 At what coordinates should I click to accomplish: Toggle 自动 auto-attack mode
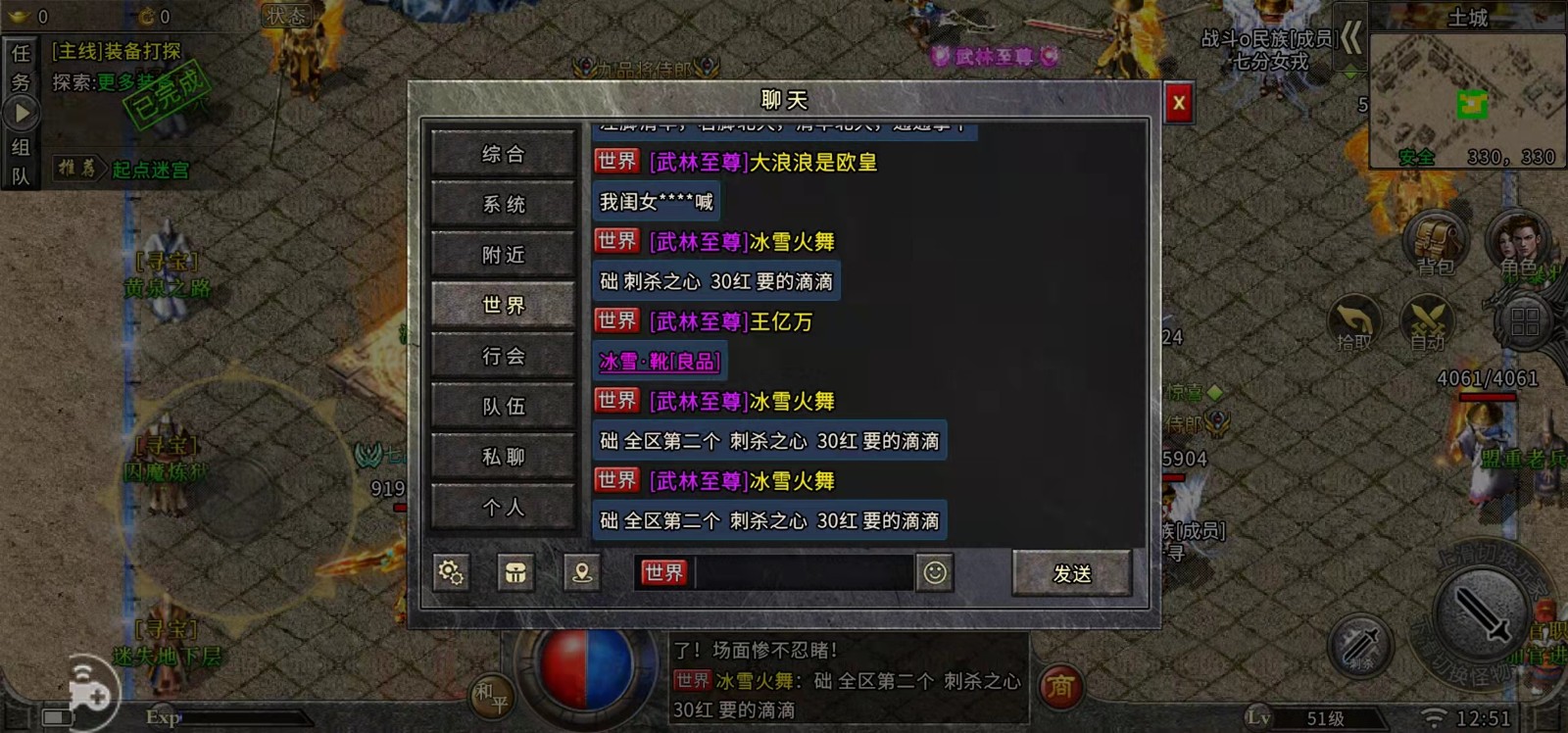click(1427, 323)
